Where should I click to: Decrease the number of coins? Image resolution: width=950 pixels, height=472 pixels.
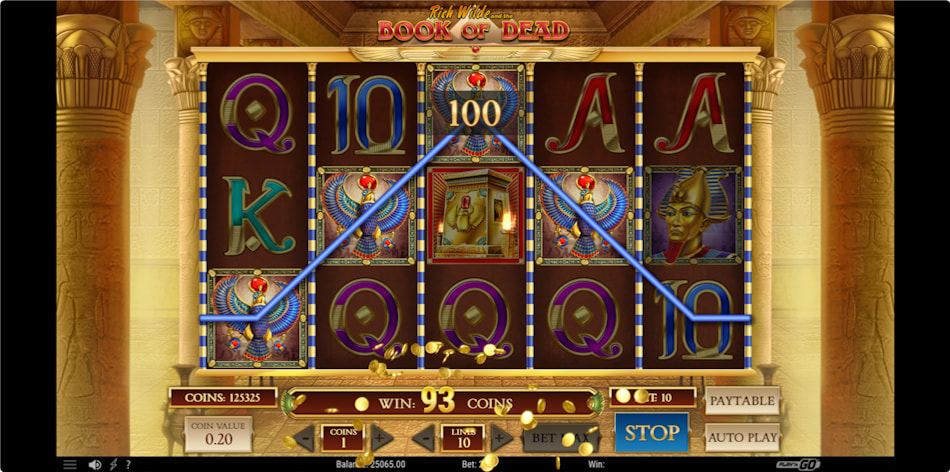pos(301,437)
